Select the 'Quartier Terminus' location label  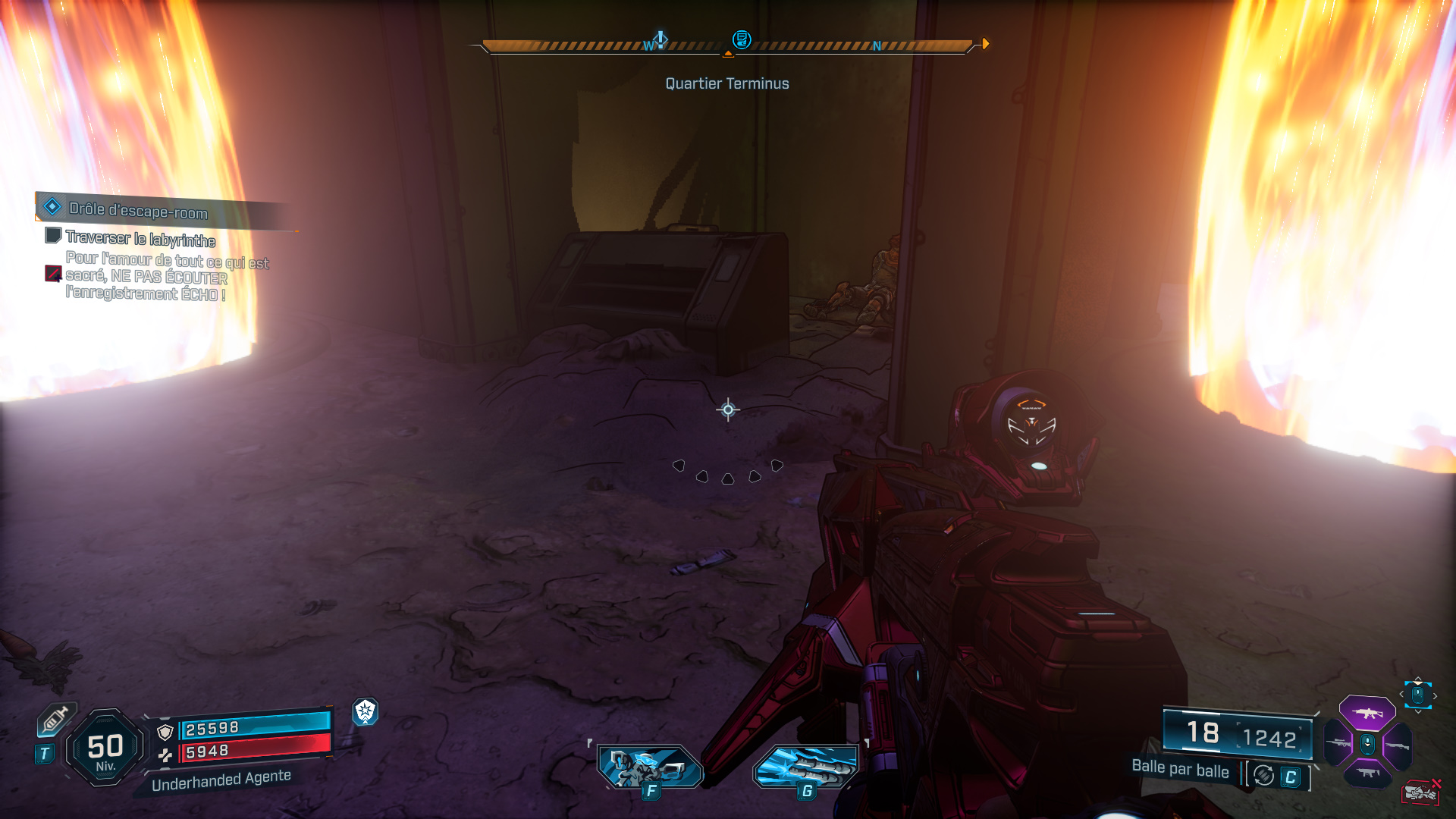726,83
